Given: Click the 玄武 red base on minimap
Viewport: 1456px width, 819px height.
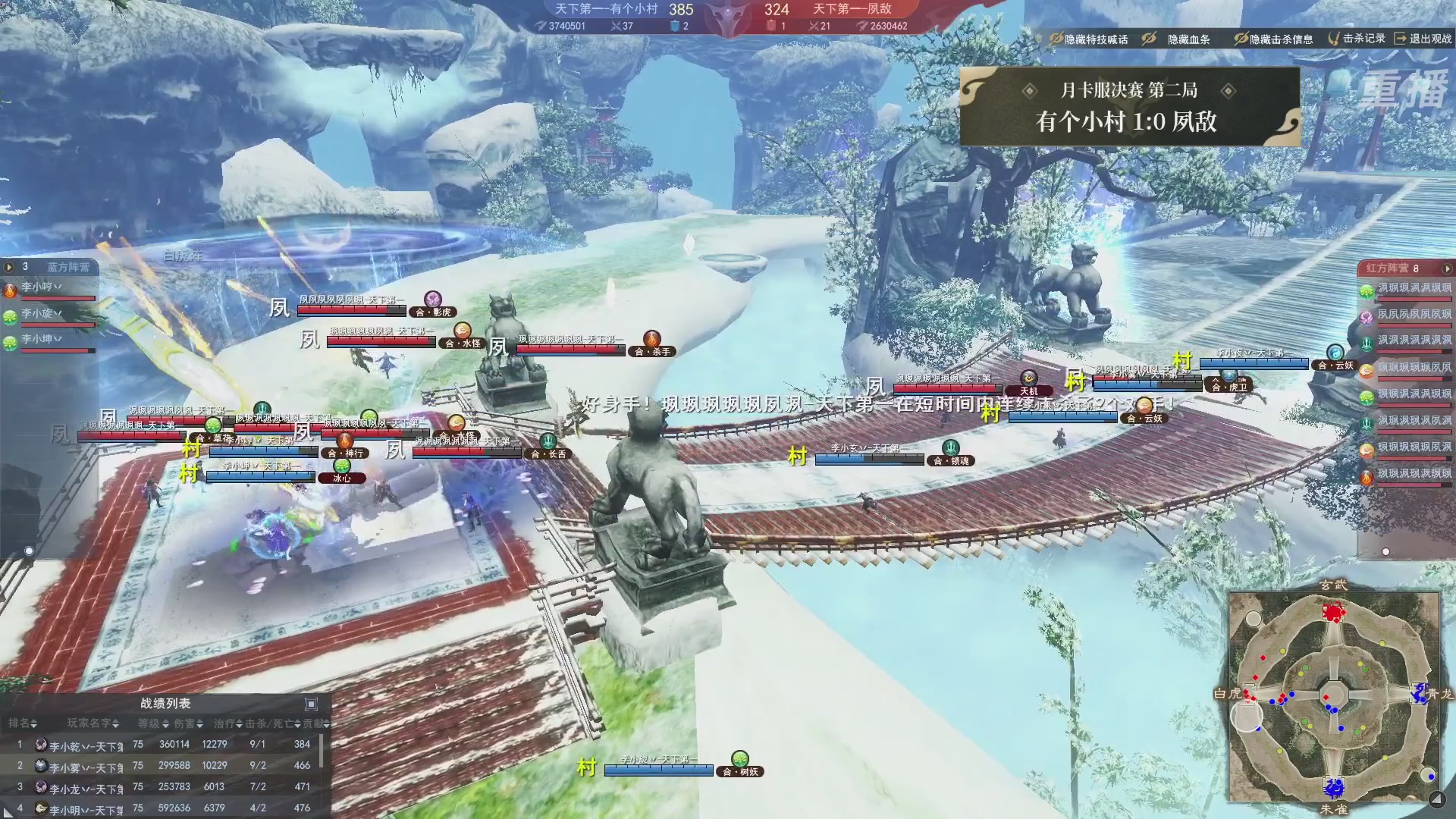Looking at the screenshot, I should [x=1333, y=611].
